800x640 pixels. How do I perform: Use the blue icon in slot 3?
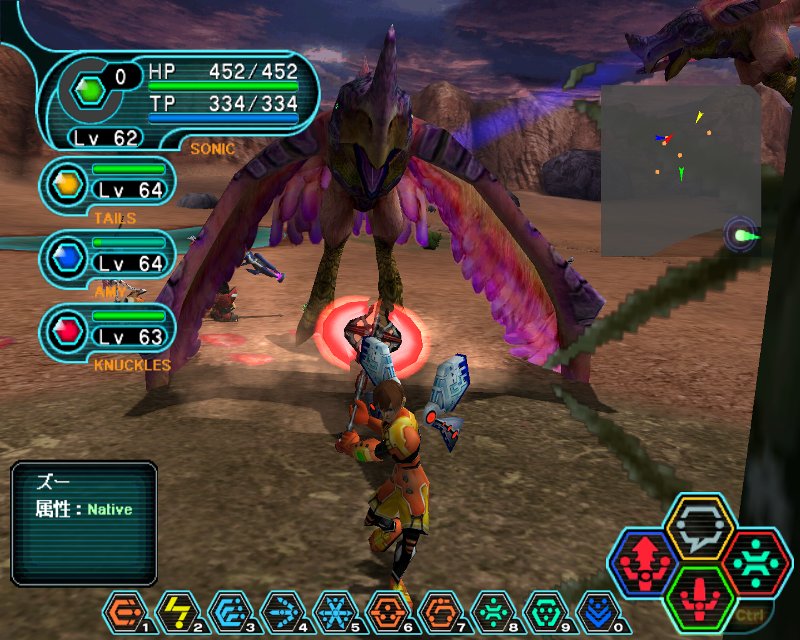coord(228,609)
